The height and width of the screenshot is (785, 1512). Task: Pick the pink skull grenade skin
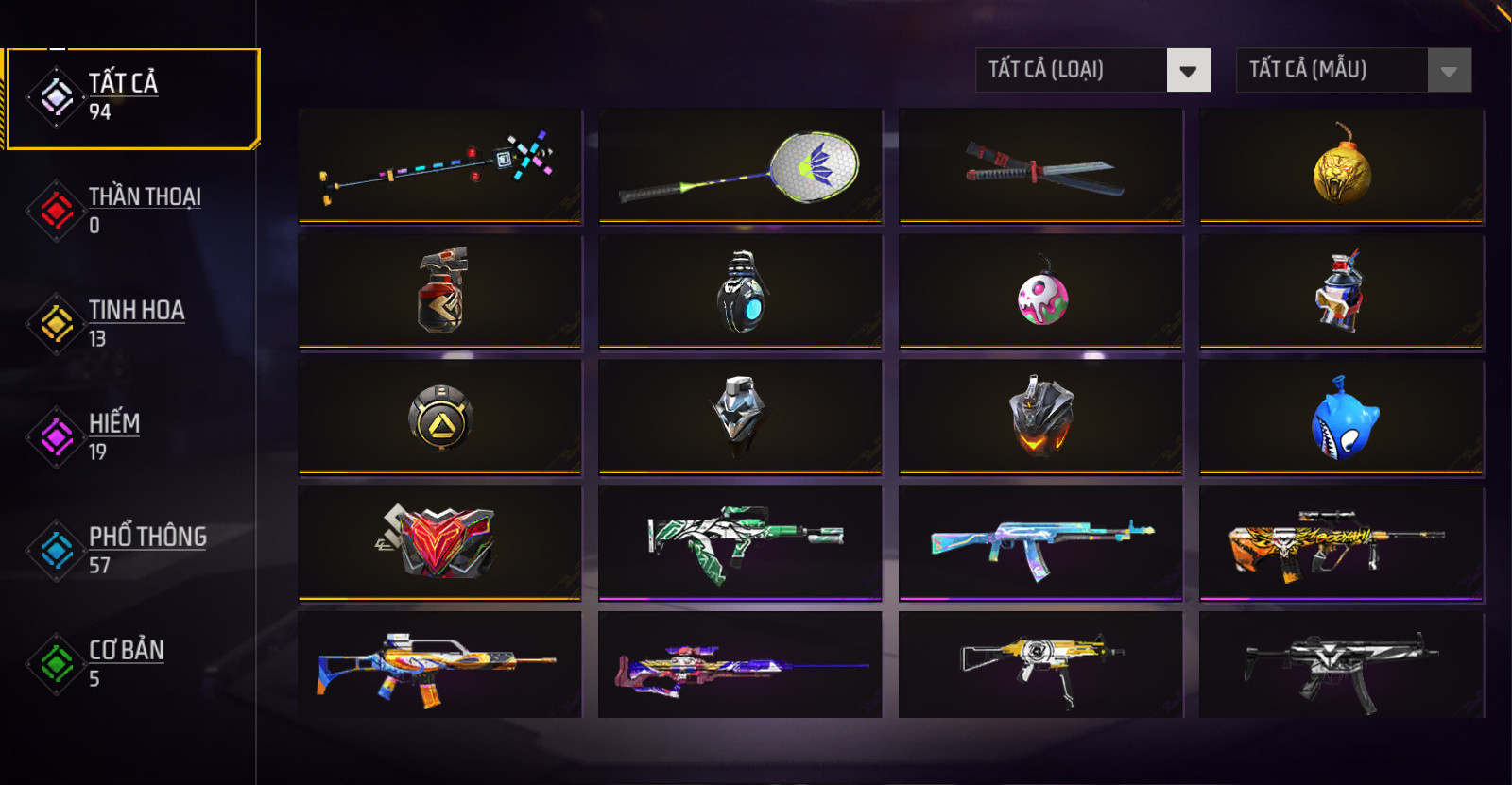[1040, 293]
